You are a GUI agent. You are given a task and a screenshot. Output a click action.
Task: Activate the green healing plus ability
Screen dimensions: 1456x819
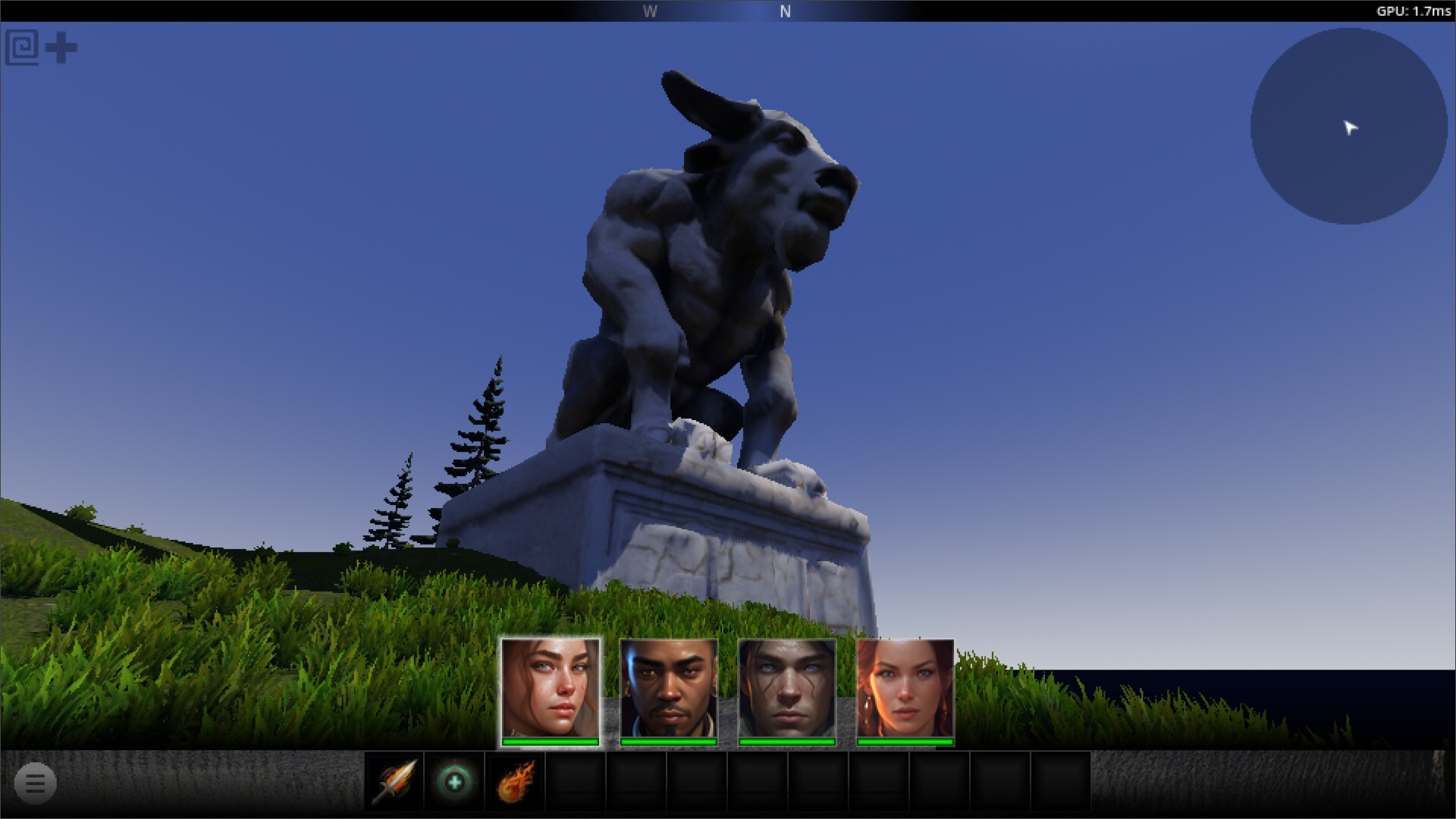(453, 782)
